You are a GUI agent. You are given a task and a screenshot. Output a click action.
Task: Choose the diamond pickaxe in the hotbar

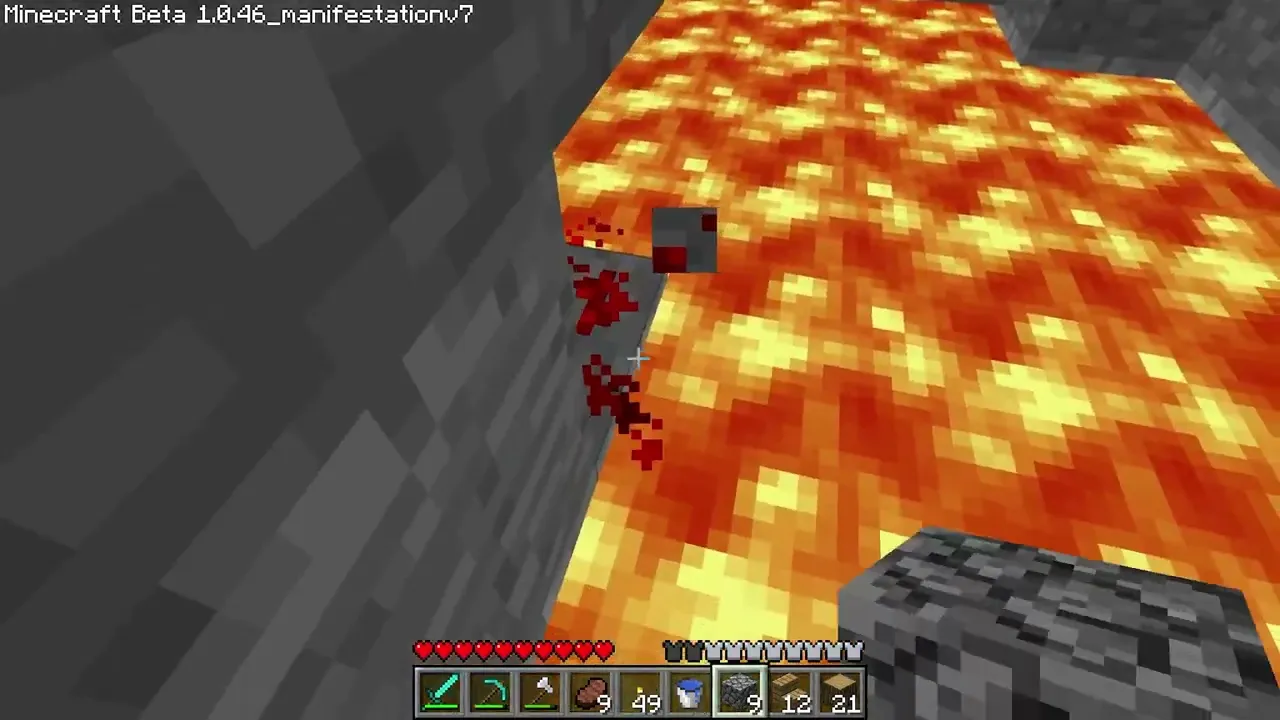(x=491, y=693)
